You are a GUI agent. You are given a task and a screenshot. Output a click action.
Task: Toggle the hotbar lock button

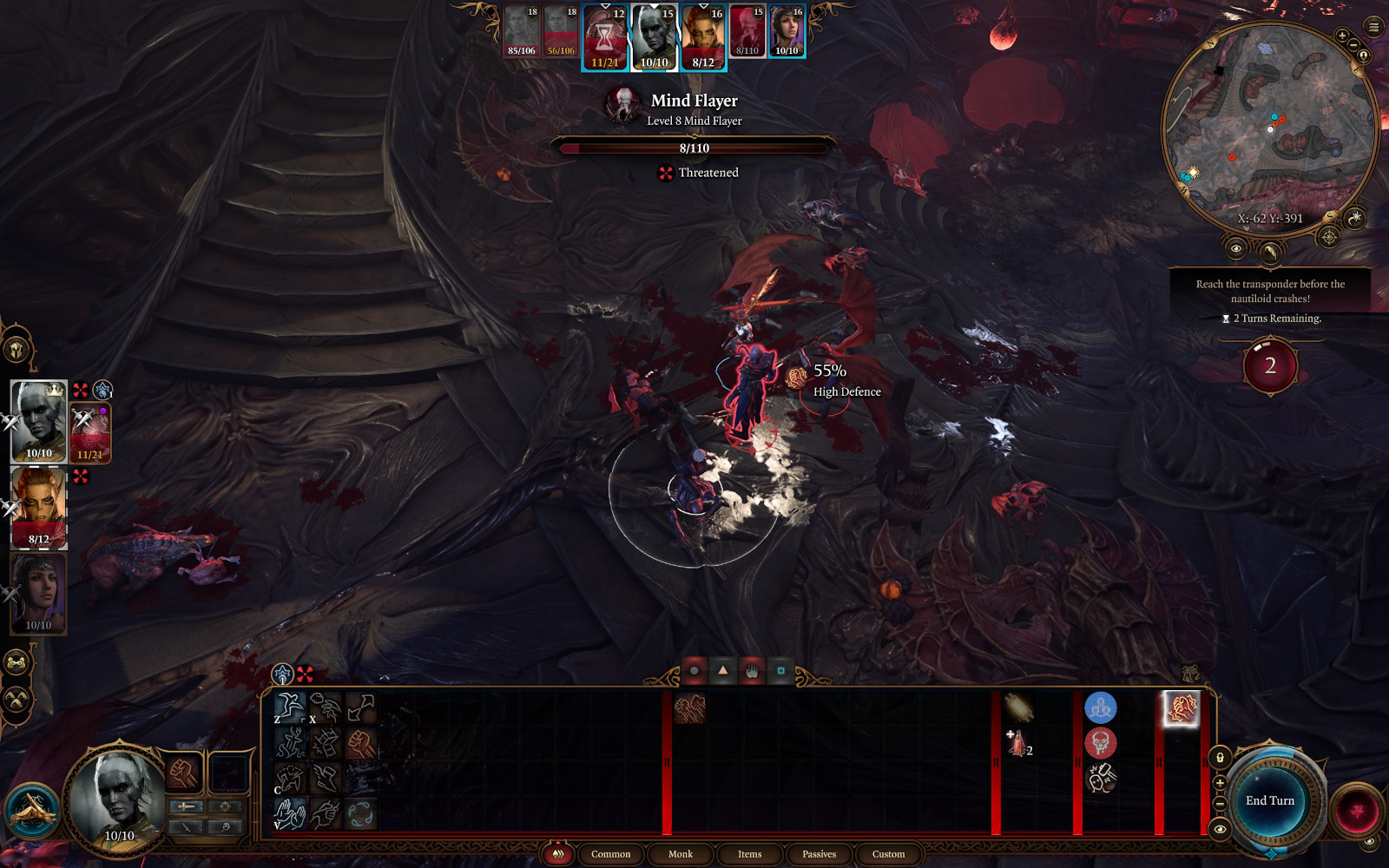[1220, 758]
